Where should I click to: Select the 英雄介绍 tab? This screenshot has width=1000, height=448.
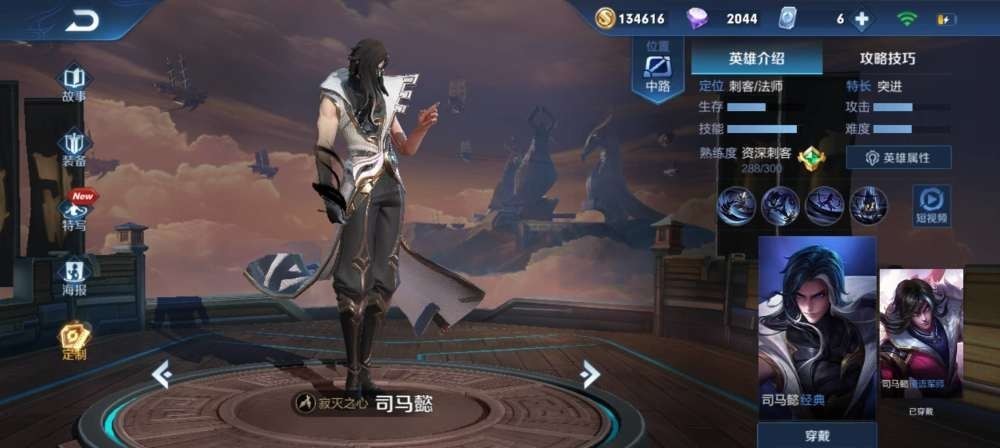[756, 58]
